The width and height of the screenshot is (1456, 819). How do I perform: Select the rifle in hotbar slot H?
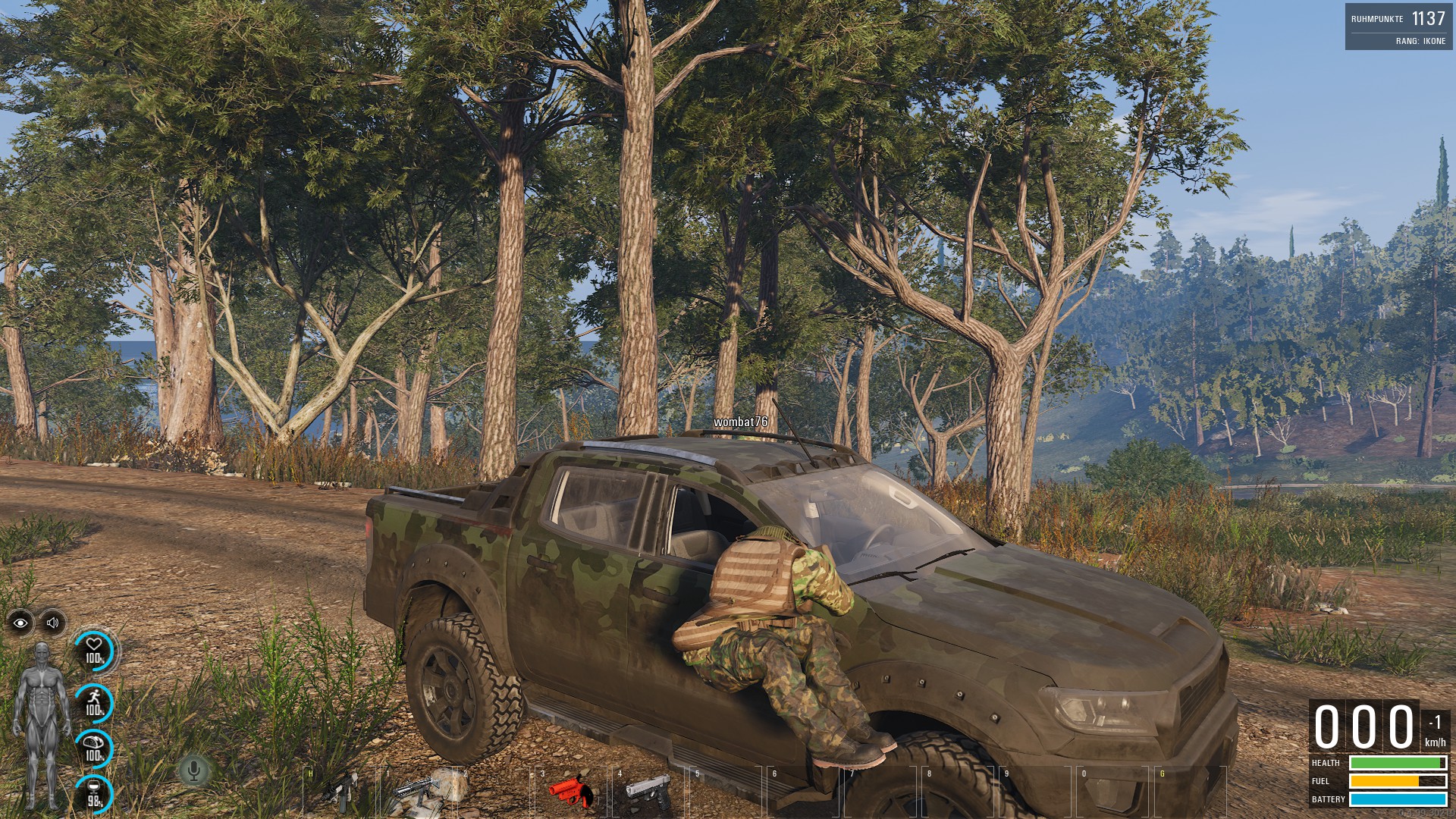pos(340,792)
